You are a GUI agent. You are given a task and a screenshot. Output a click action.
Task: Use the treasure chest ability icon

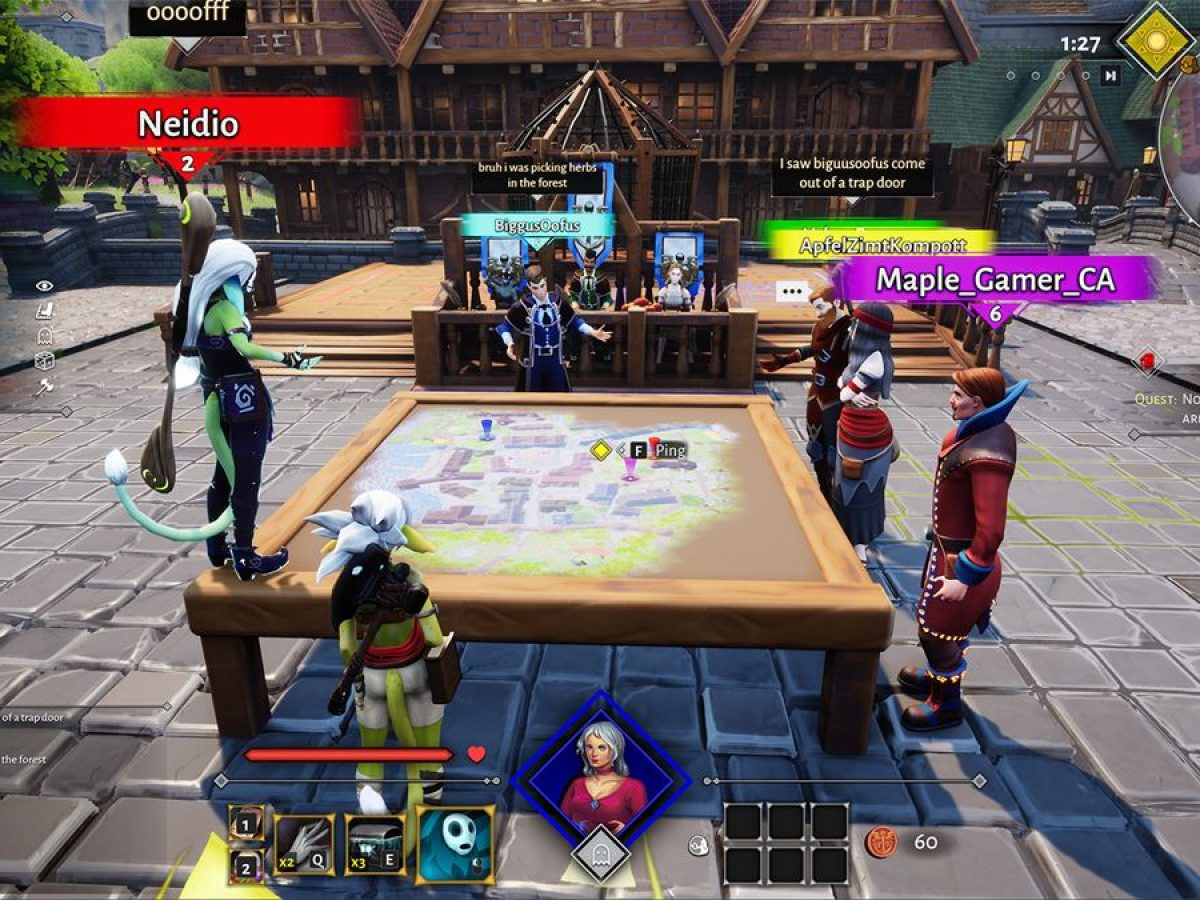(x=375, y=845)
